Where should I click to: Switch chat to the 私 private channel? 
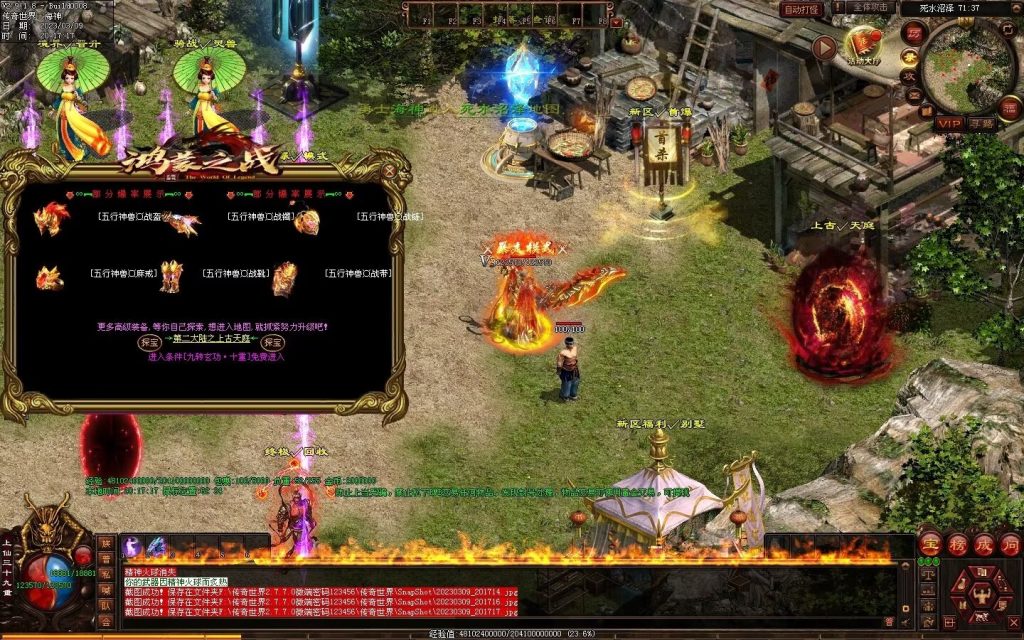[106, 574]
